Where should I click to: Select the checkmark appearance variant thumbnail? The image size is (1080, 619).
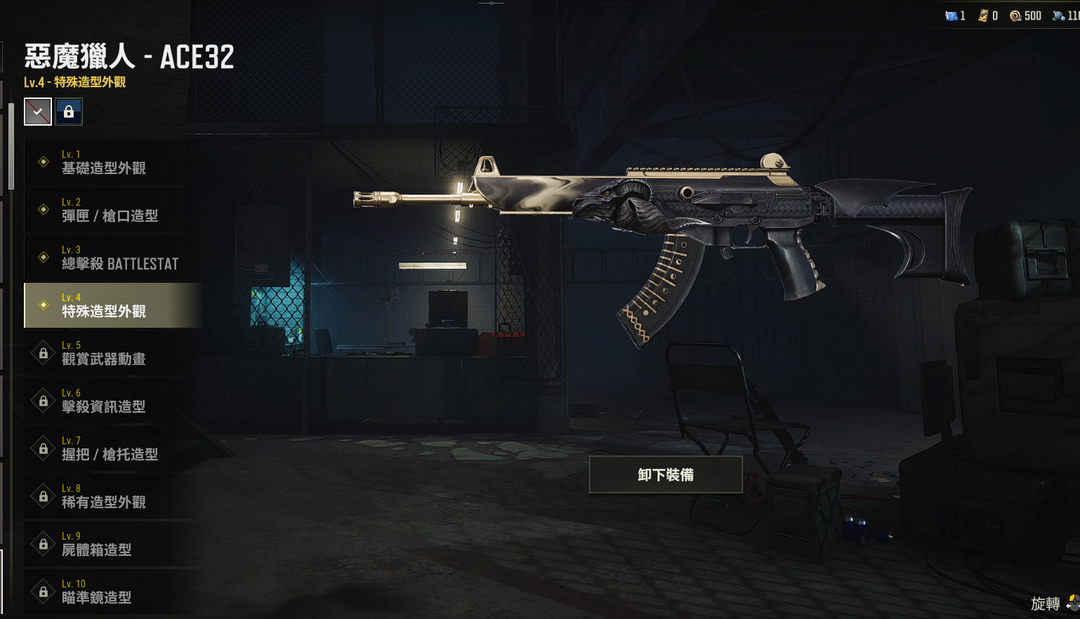(x=38, y=111)
